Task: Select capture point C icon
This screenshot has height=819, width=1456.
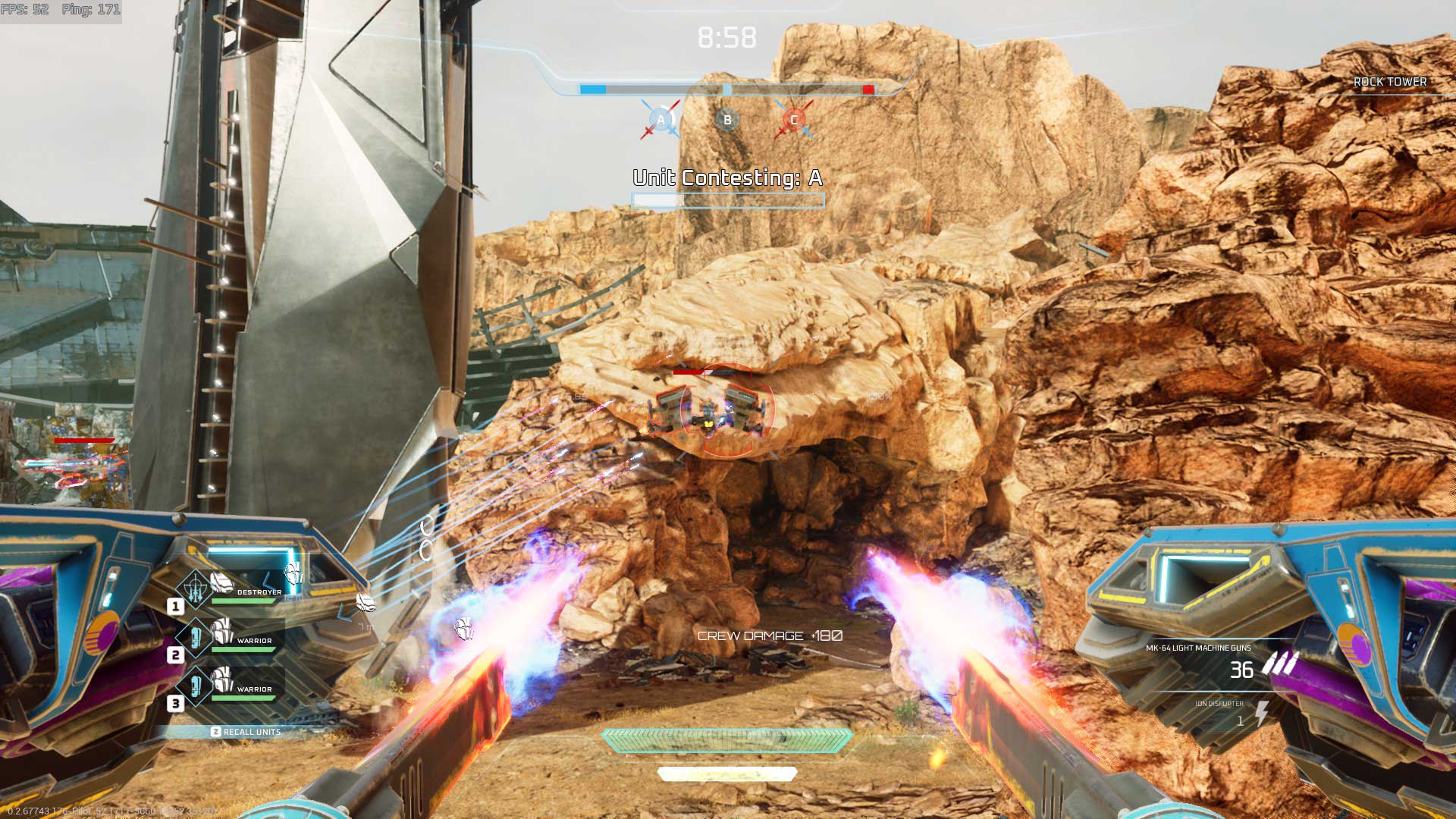Action: pos(794,120)
